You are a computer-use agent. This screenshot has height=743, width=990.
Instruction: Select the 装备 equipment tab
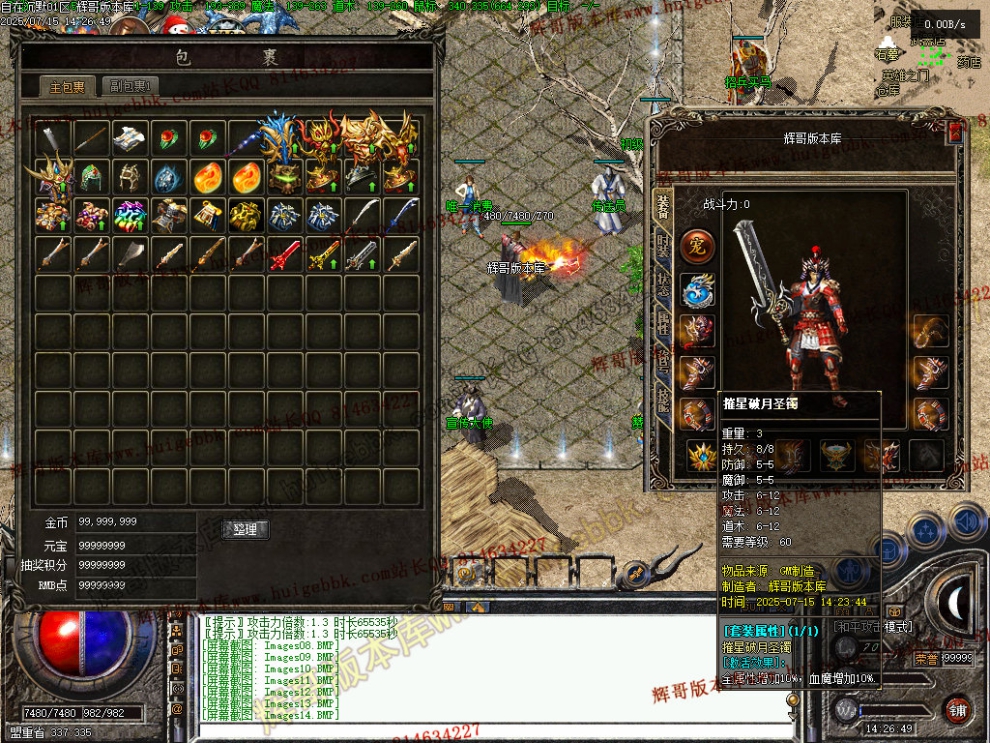(x=662, y=206)
